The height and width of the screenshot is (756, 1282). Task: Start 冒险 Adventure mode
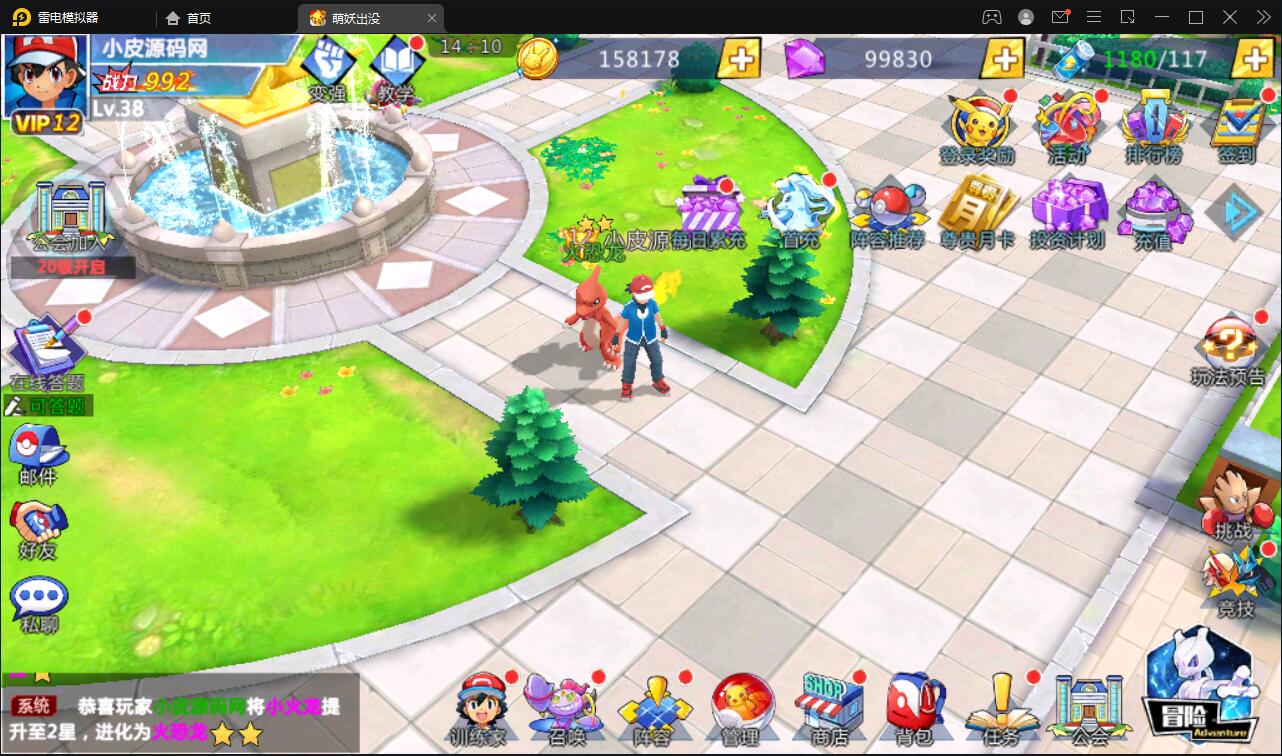pyautogui.click(x=1200, y=688)
